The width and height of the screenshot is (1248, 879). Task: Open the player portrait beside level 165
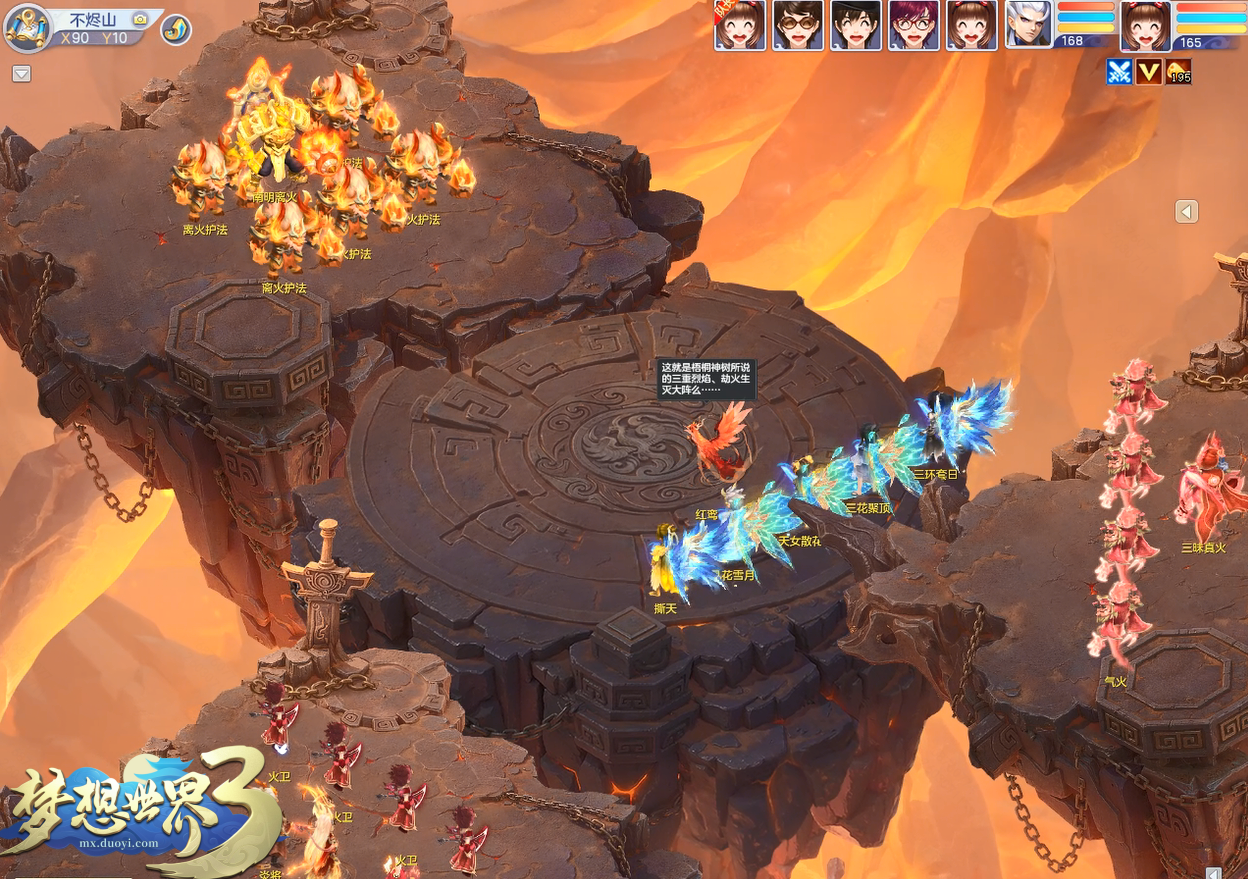(x=1145, y=25)
